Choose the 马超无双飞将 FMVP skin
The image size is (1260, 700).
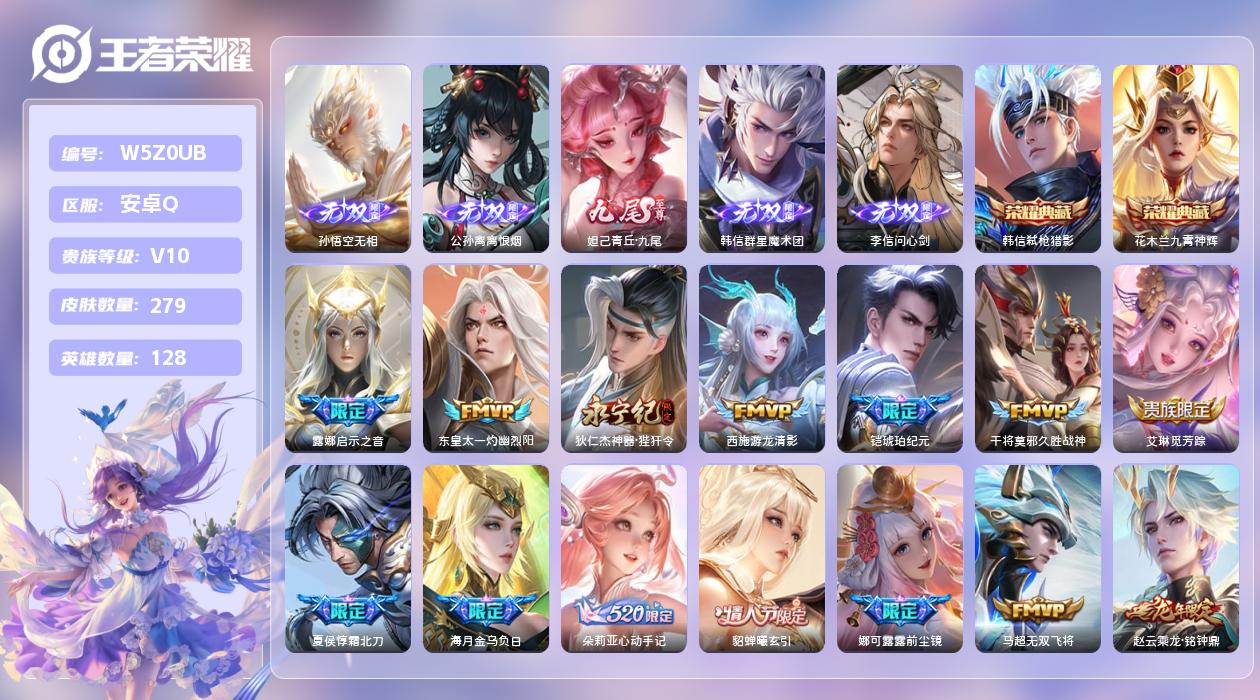coord(1038,558)
